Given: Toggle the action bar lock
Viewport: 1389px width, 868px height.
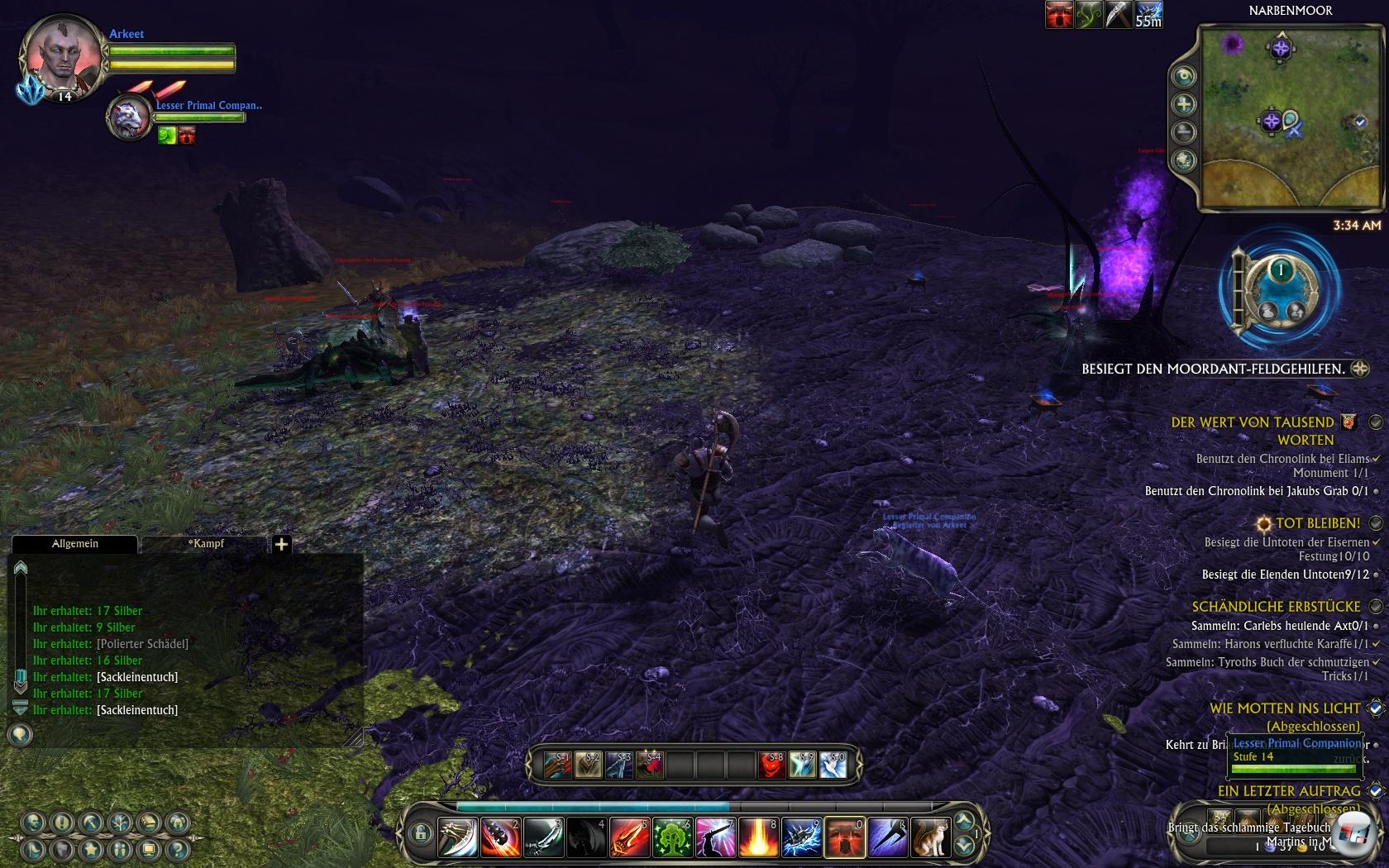Looking at the screenshot, I should coord(419,833).
